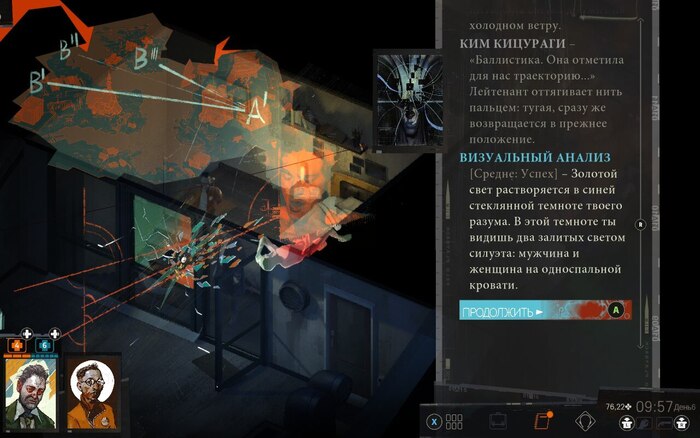Open the orange journal icon
The image size is (700, 438).
click(x=543, y=421)
